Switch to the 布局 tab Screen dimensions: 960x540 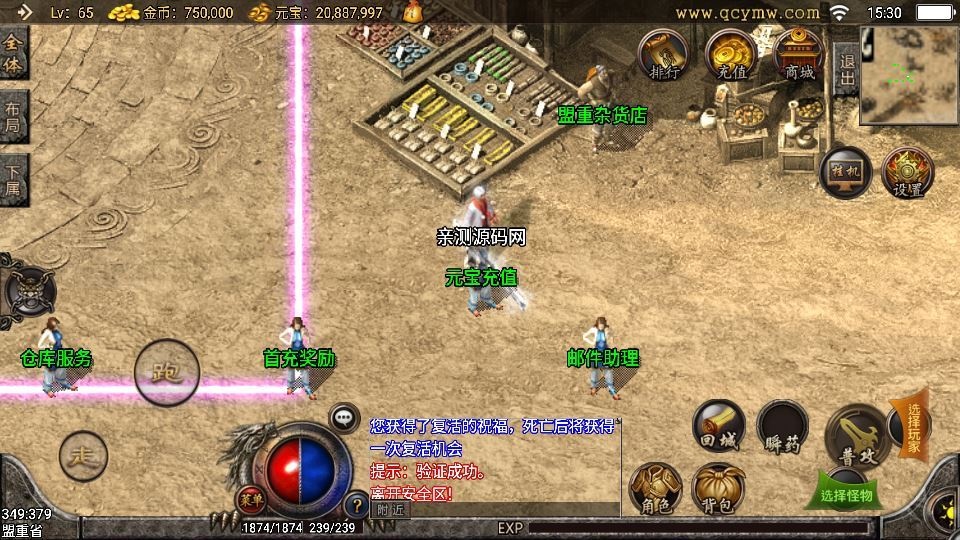[x=13, y=118]
